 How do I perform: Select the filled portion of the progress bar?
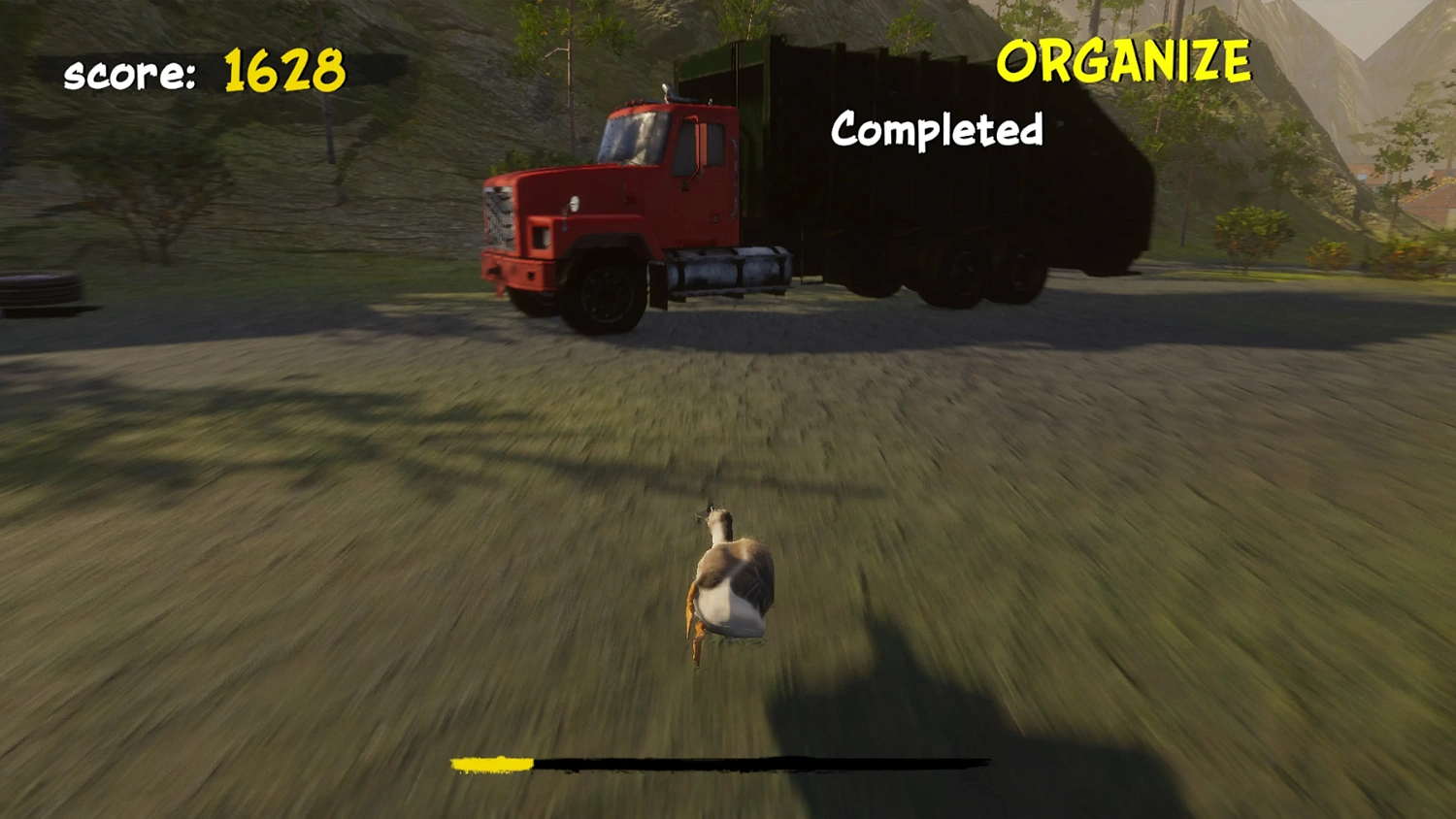tap(490, 763)
